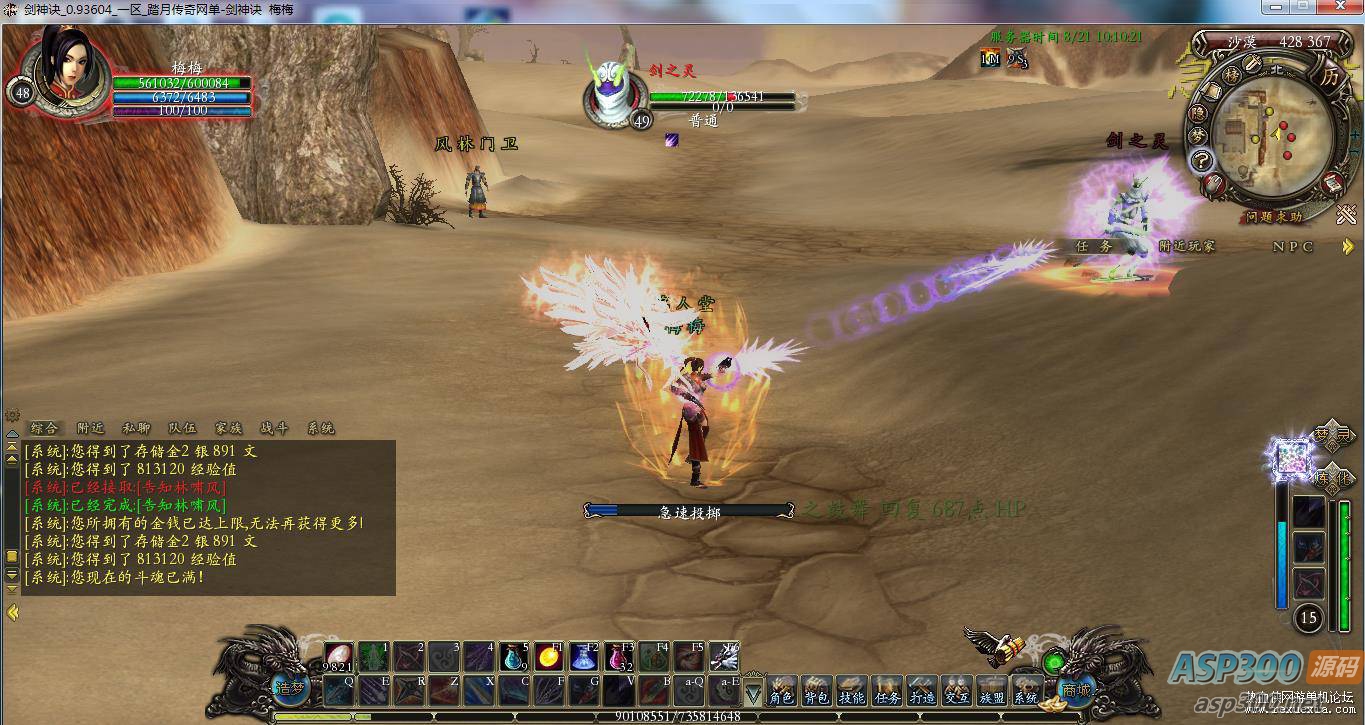Image resolution: width=1365 pixels, height=725 pixels.
Task: Switch to the 附近 chat tab
Action: point(90,428)
